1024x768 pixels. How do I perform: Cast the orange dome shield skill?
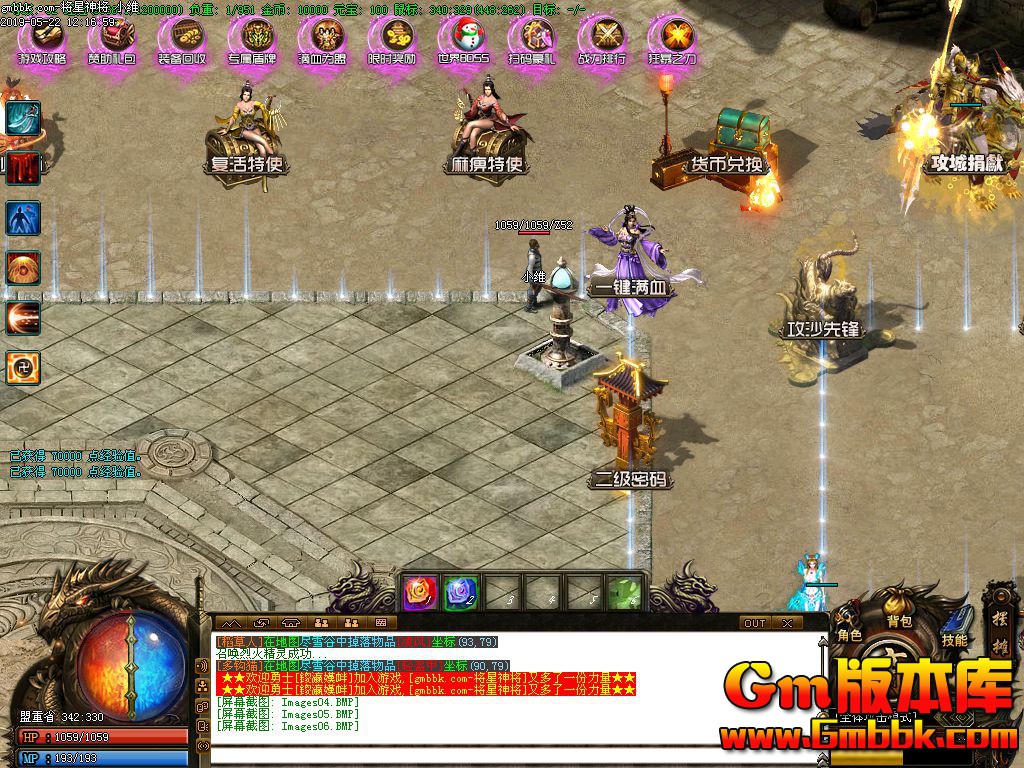tap(23, 267)
